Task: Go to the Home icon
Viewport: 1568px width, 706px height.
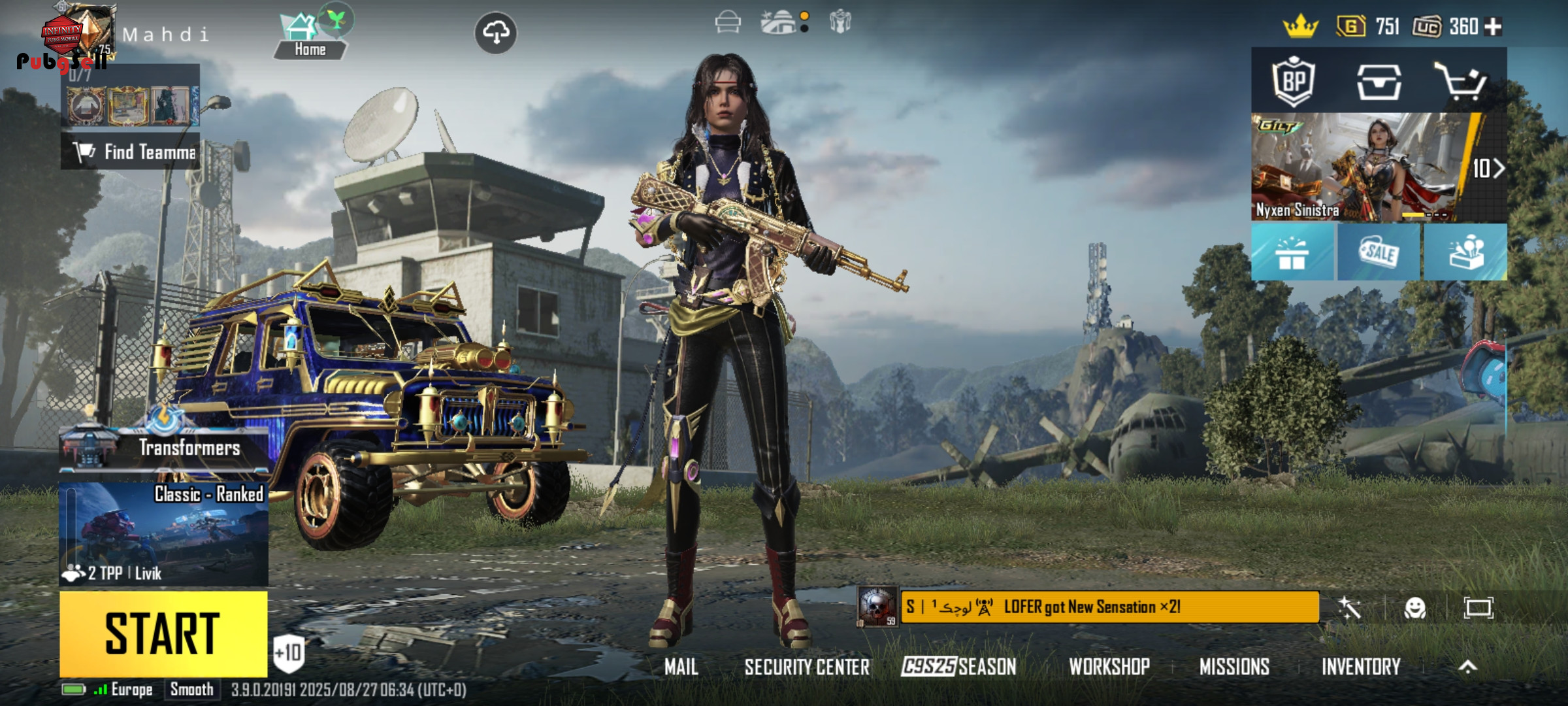Action: 309,36
